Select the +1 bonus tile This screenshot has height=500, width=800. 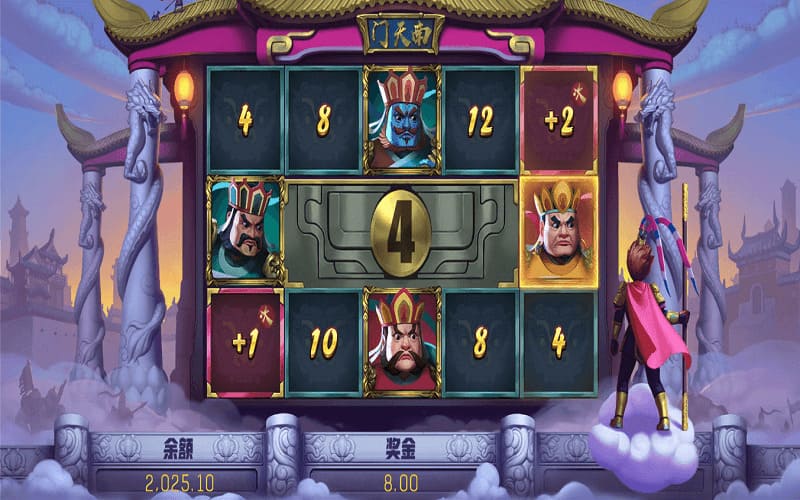245,343
